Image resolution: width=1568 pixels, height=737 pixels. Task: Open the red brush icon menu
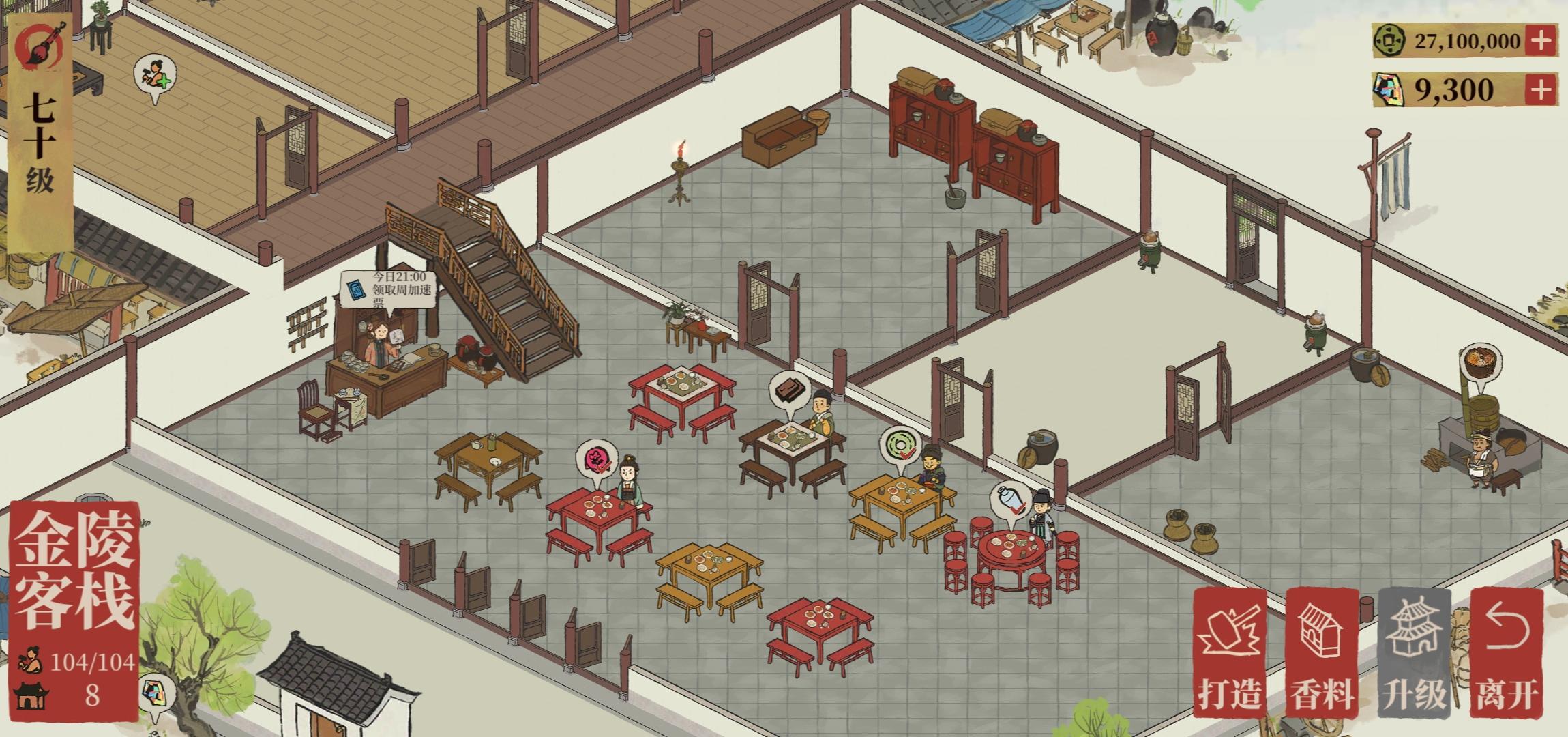coord(41,46)
